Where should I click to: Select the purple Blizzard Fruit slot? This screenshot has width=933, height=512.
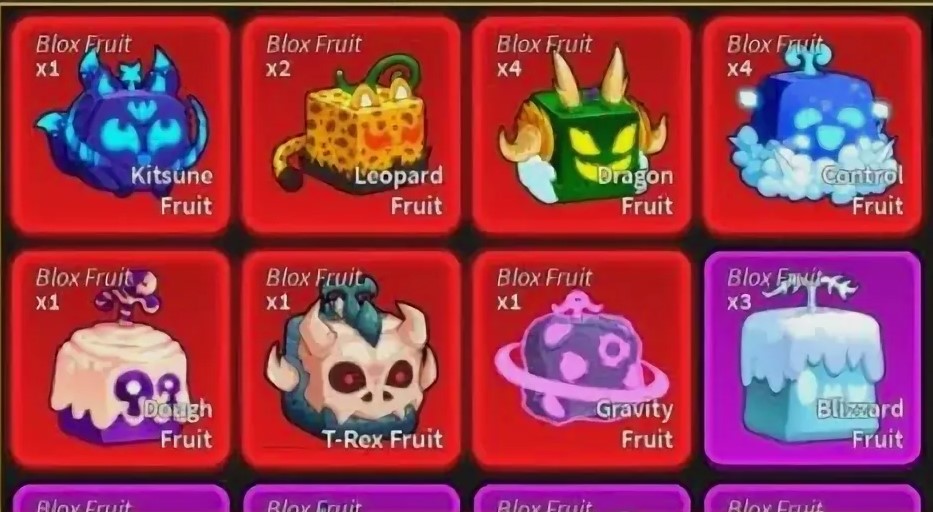(811, 360)
